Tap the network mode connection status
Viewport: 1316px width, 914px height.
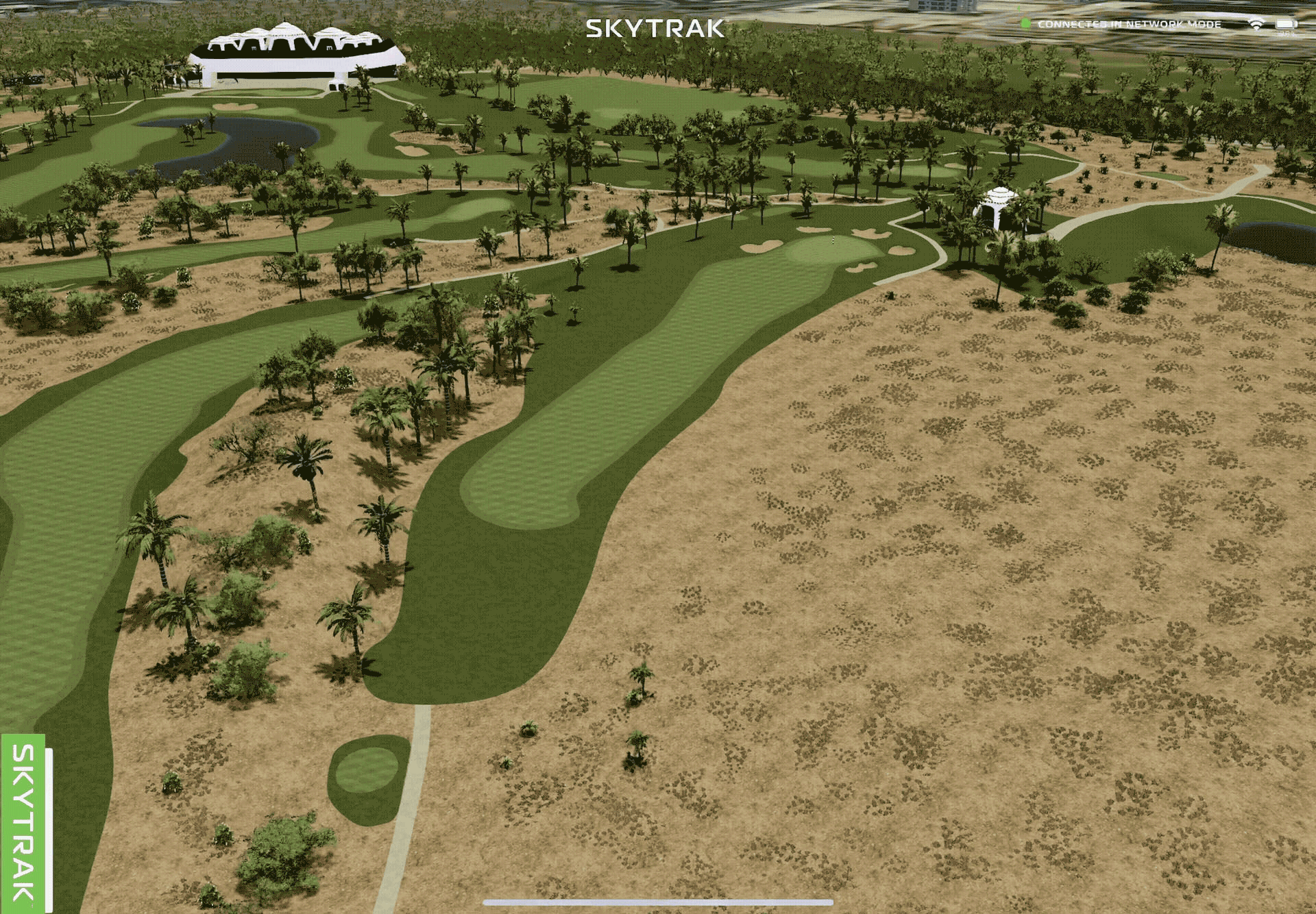point(1128,24)
